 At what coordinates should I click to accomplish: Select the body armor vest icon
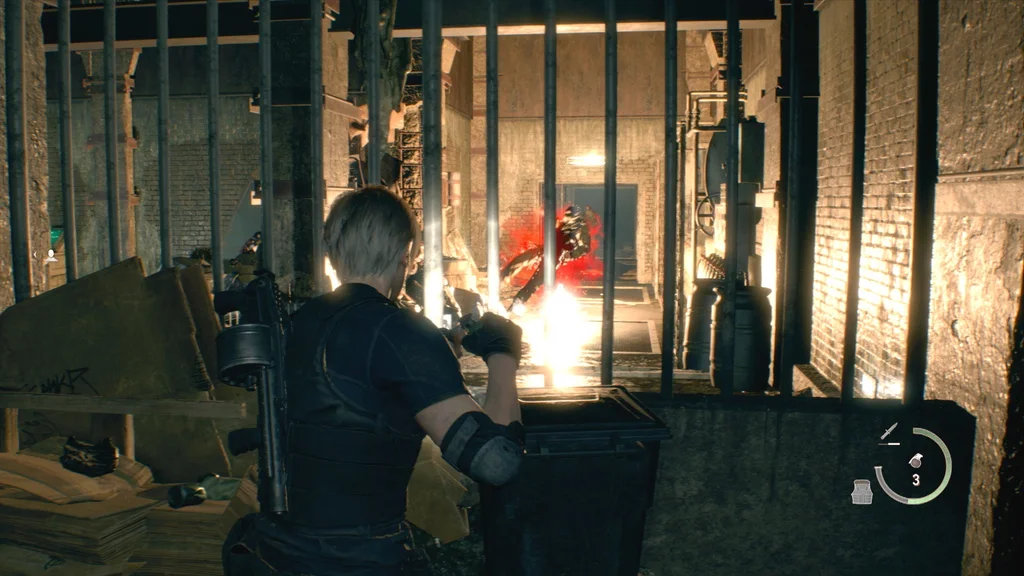tap(861, 491)
